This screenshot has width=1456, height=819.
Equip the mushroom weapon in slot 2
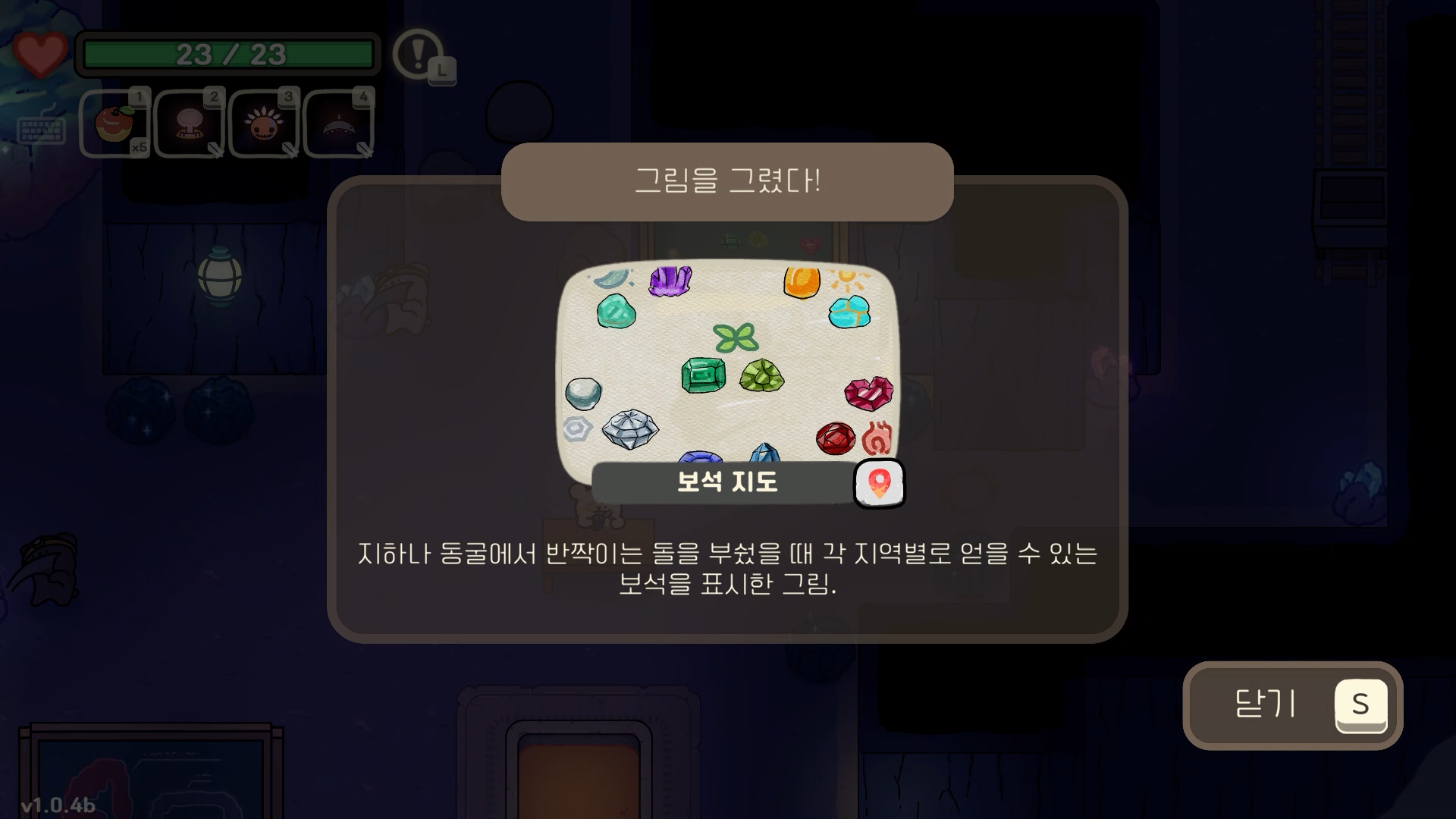189,124
